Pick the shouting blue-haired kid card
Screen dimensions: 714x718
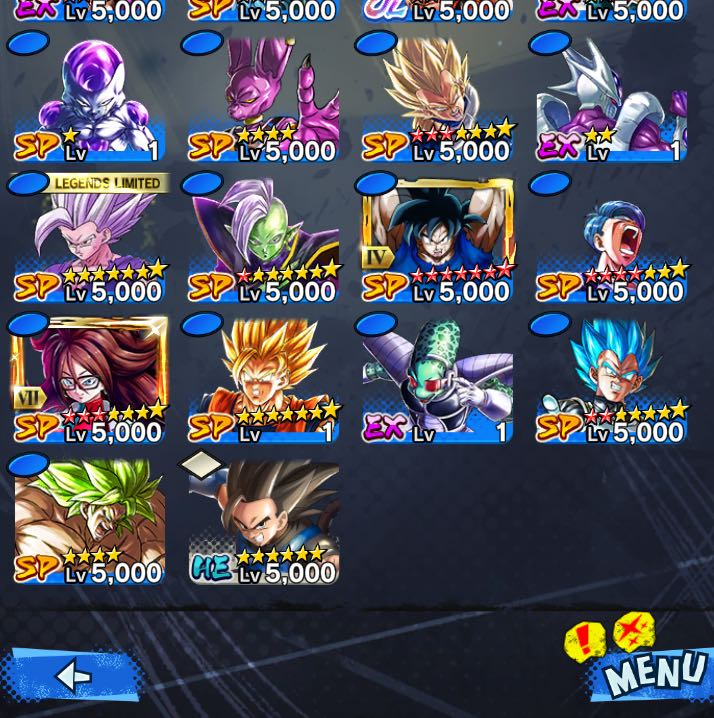[x=611, y=240]
